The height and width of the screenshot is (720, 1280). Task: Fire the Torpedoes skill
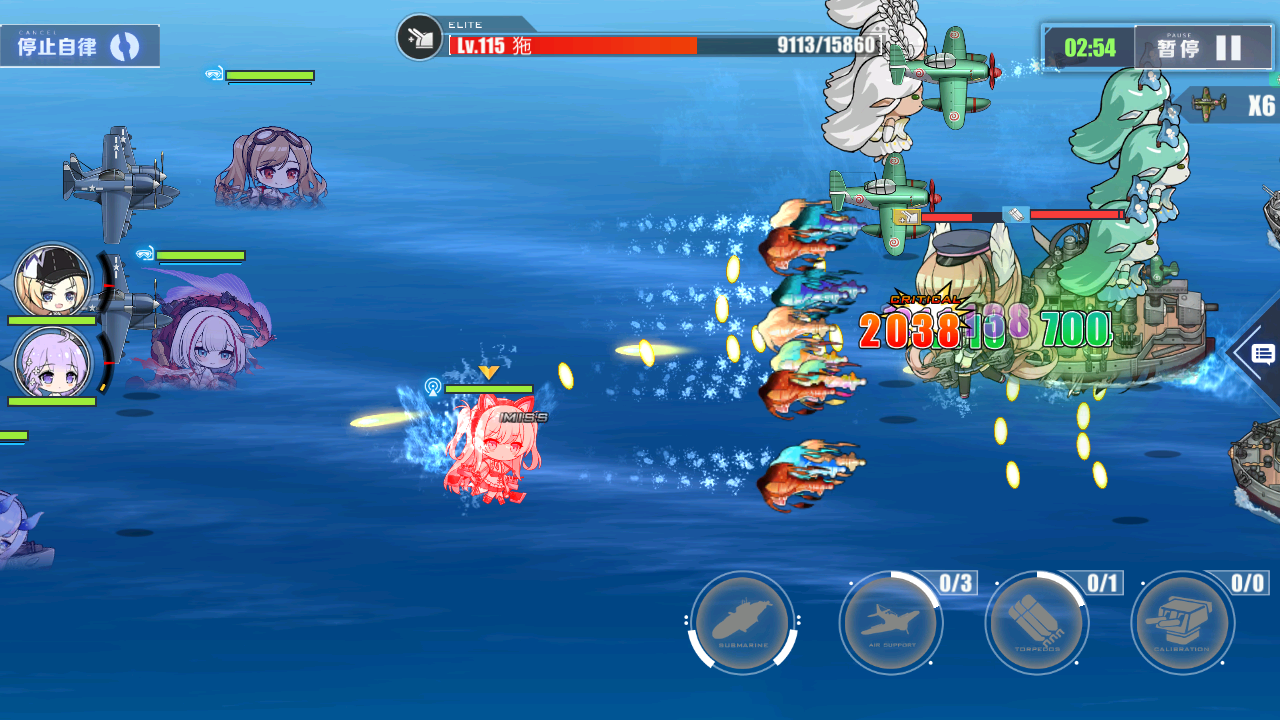point(1036,623)
